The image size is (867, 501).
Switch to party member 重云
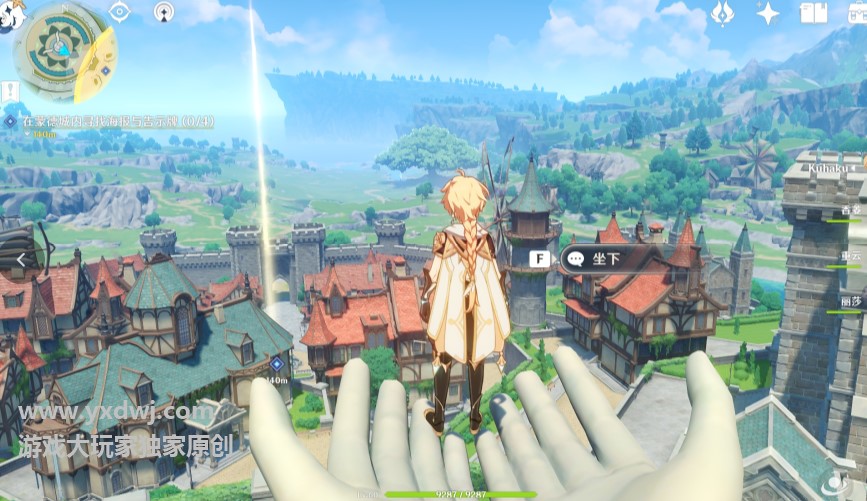[851, 257]
